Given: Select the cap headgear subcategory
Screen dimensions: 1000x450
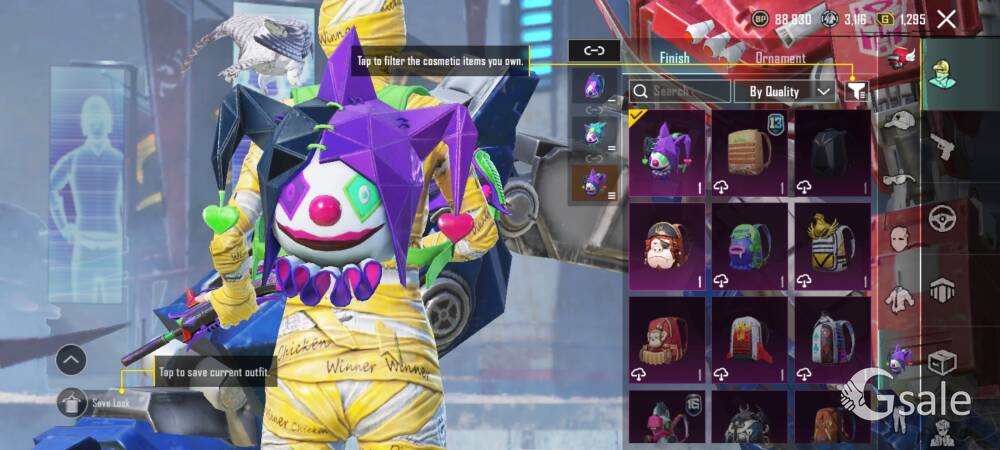Looking at the screenshot, I should click(x=900, y=122).
